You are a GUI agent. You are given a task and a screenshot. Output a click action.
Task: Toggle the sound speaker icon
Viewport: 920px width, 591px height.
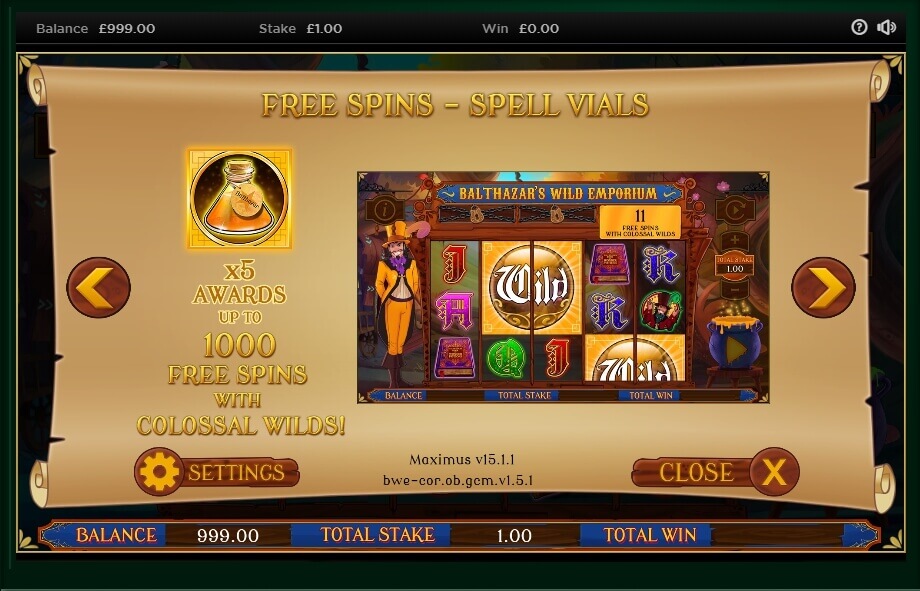pyautogui.click(x=886, y=28)
